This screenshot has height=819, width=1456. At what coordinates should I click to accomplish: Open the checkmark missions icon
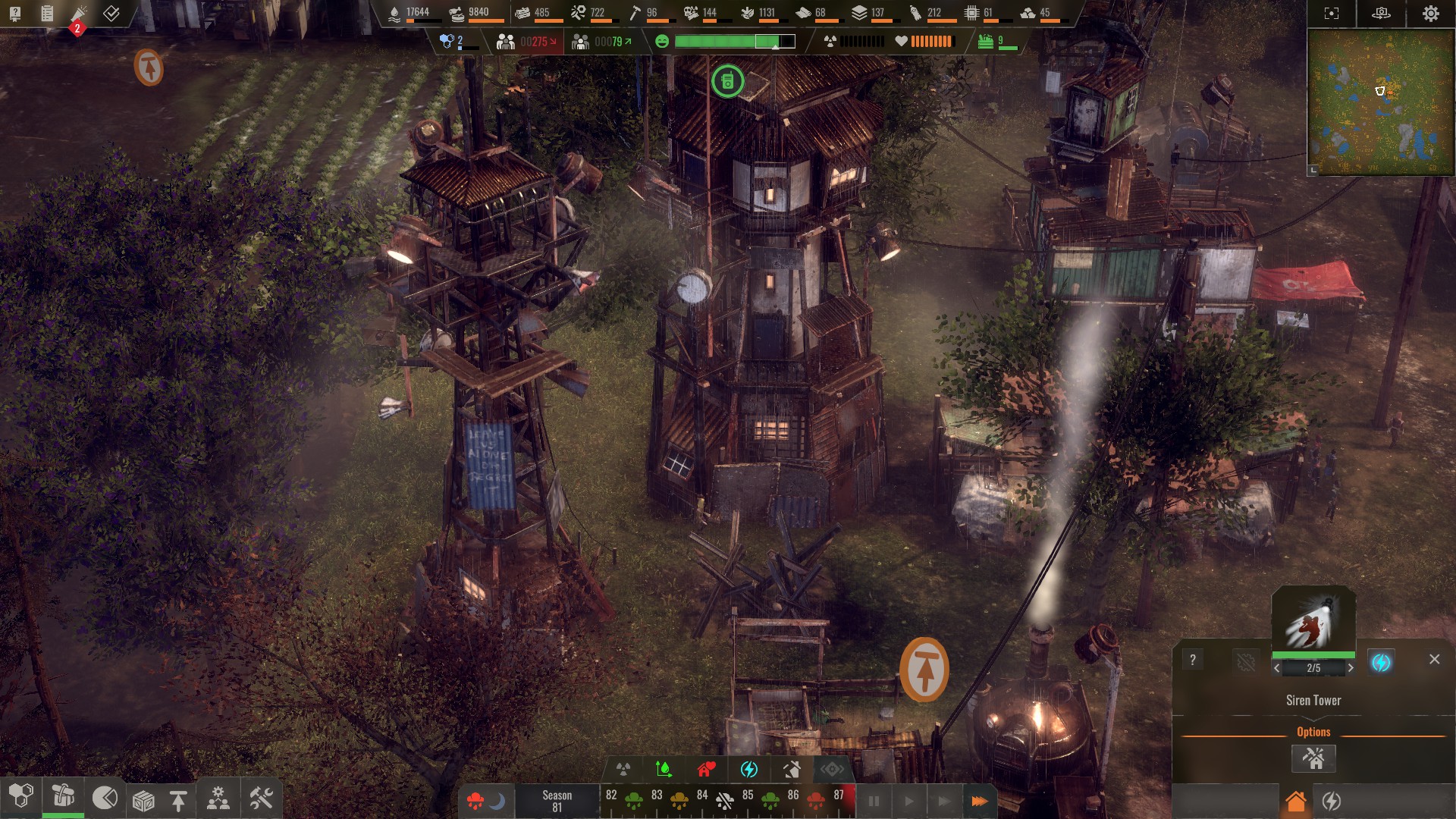pyautogui.click(x=111, y=13)
